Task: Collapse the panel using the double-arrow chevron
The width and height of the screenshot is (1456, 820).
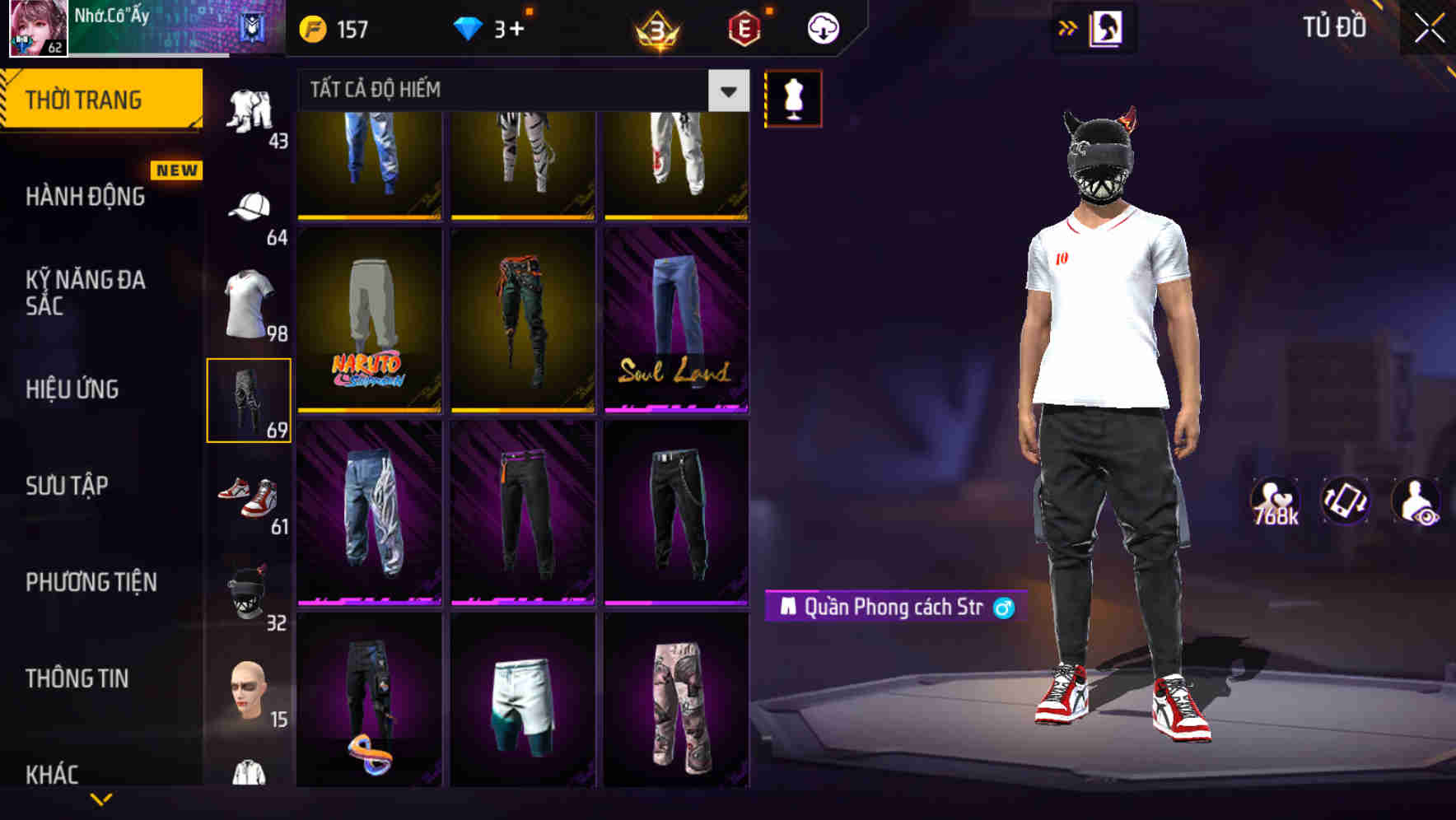Action: pyautogui.click(x=1067, y=27)
